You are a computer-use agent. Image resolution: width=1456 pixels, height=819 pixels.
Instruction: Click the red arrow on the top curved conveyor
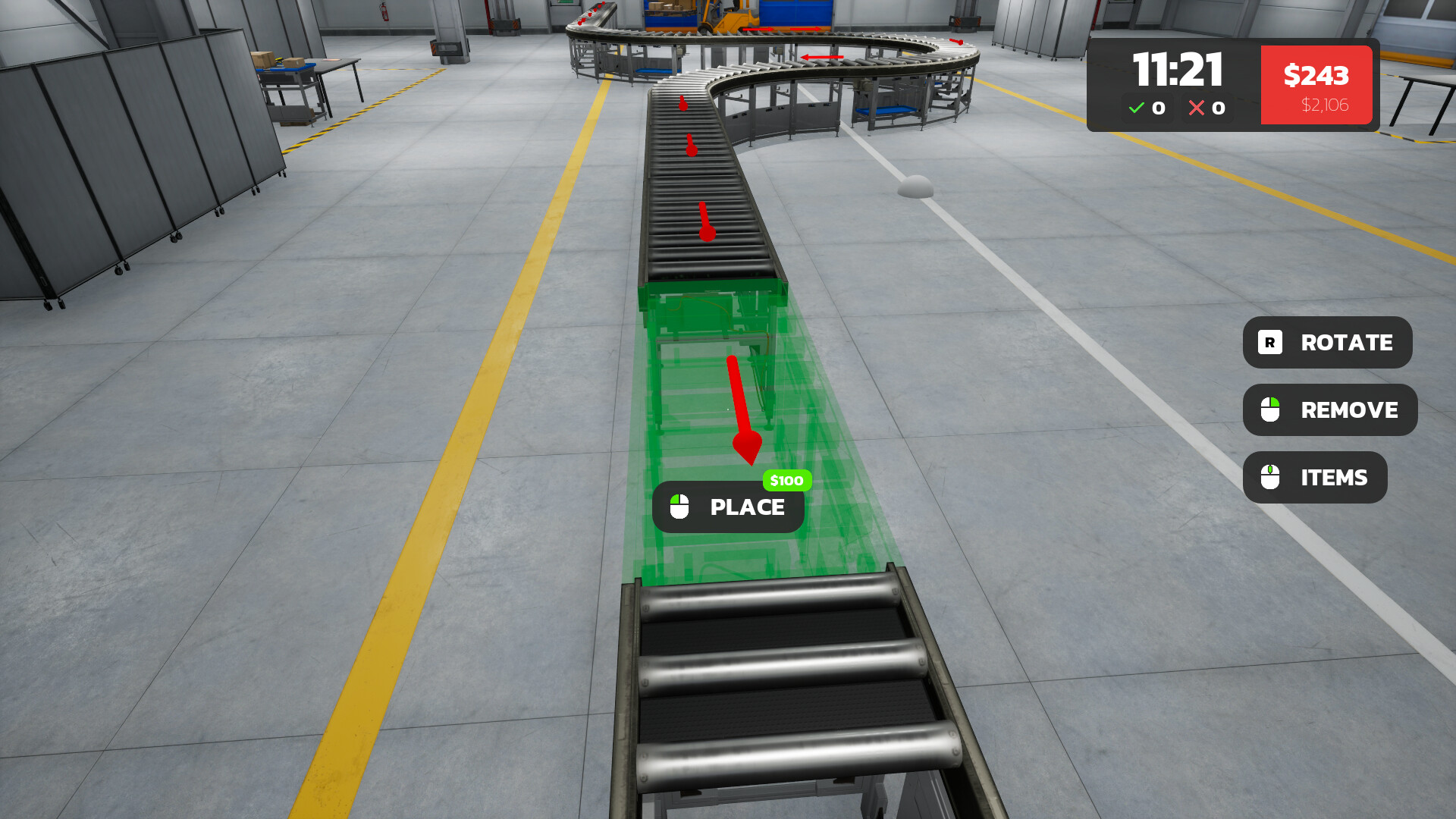[x=822, y=57]
